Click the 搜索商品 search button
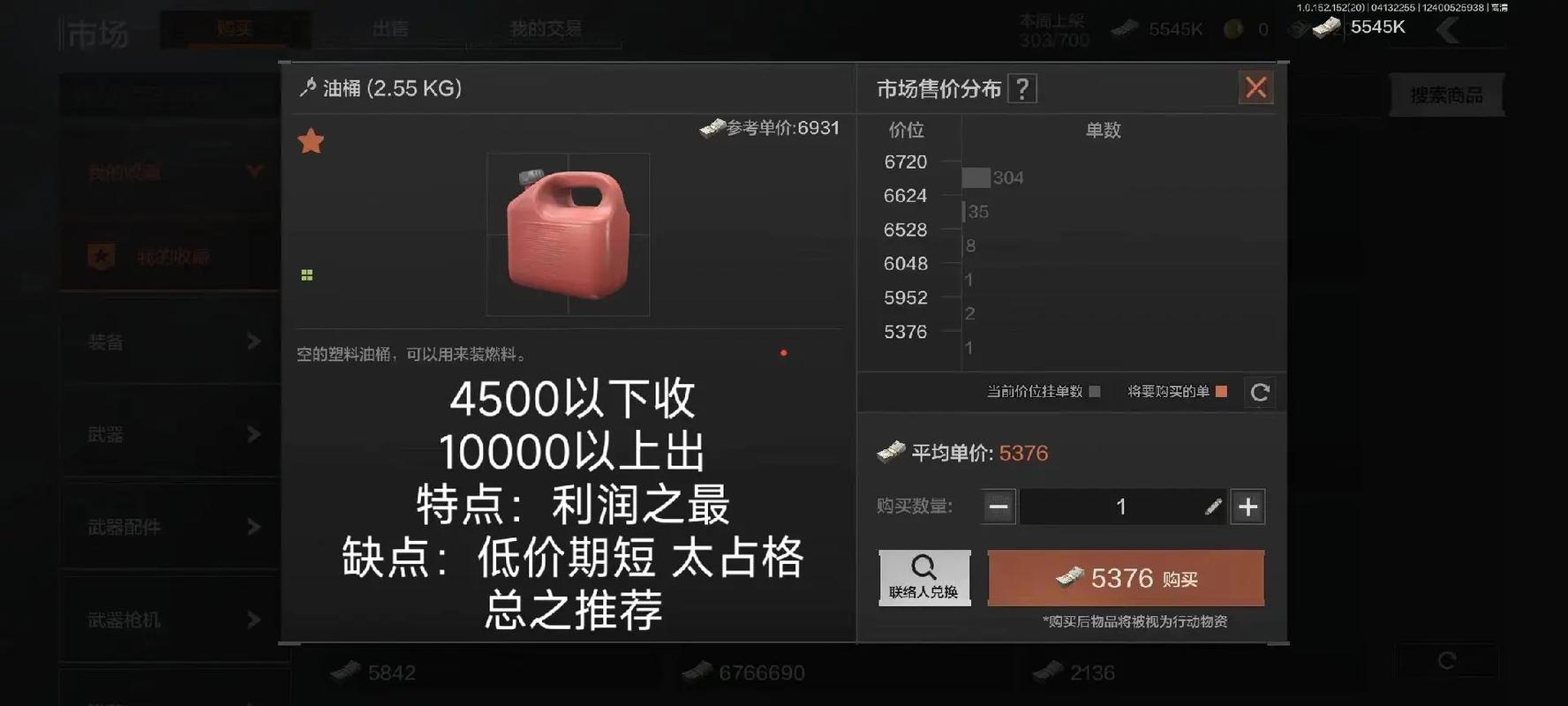 coord(1447,94)
